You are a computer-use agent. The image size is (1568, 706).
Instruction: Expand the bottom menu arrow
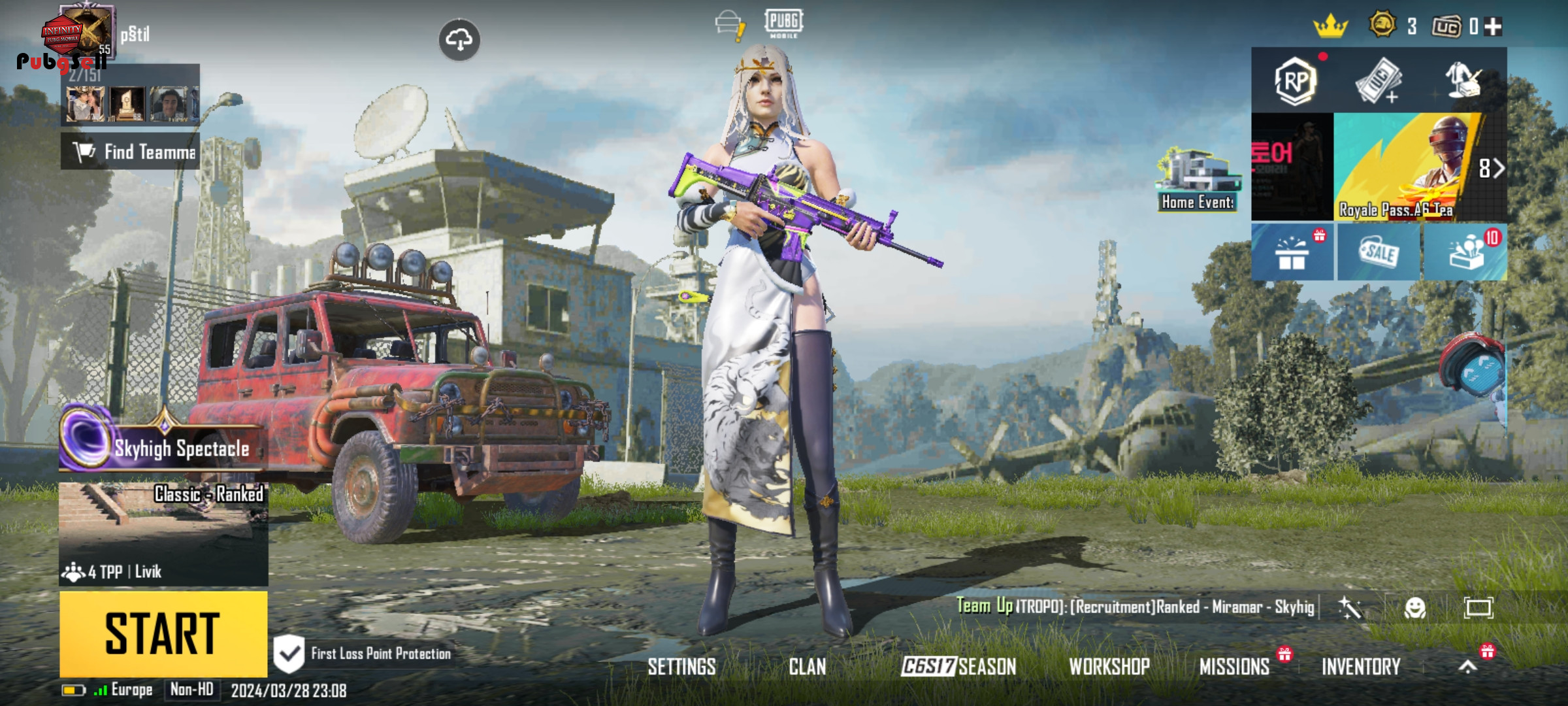click(1467, 667)
